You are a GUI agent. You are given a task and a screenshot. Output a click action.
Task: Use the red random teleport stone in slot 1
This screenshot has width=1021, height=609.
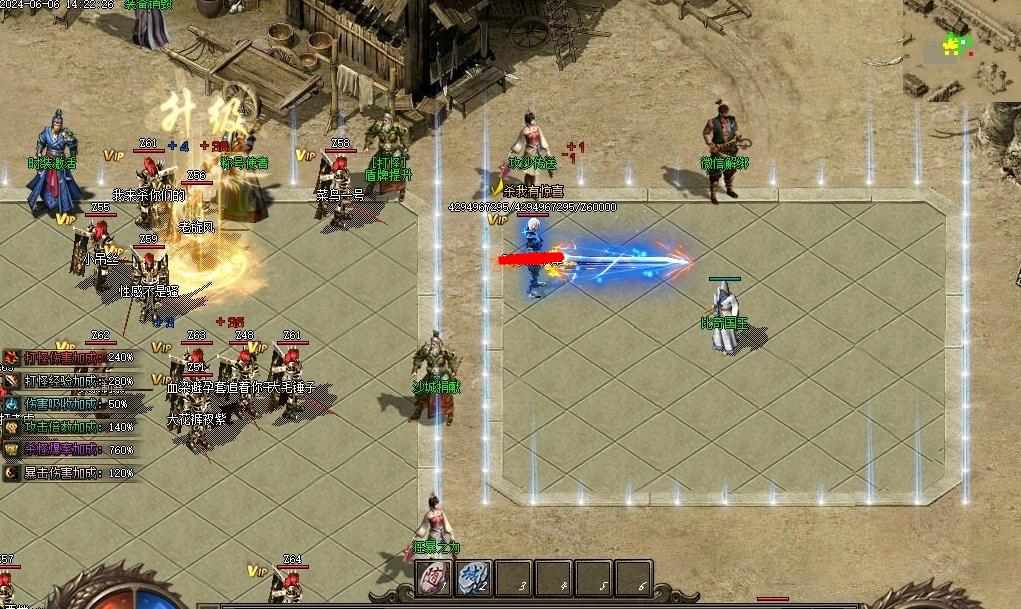[434, 577]
